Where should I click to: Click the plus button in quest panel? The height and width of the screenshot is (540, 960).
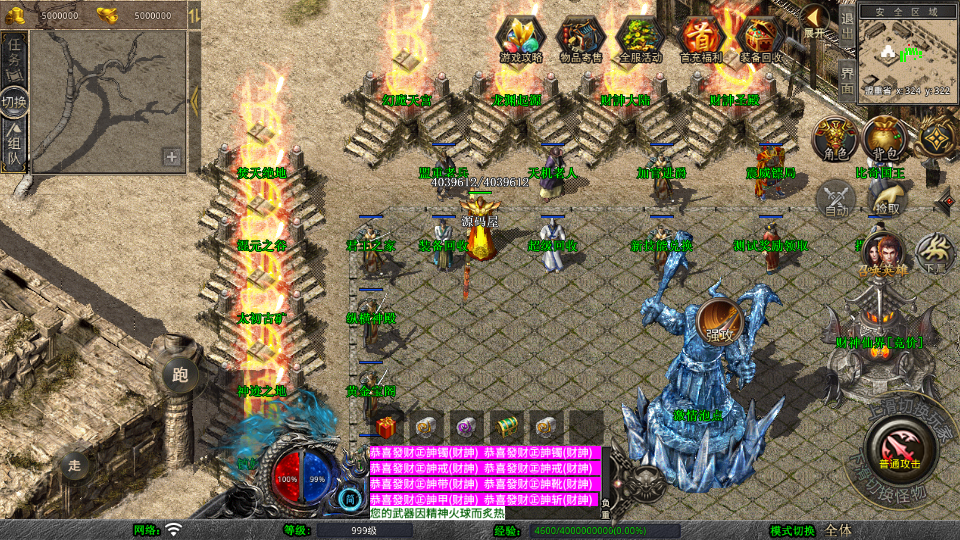(172, 157)
